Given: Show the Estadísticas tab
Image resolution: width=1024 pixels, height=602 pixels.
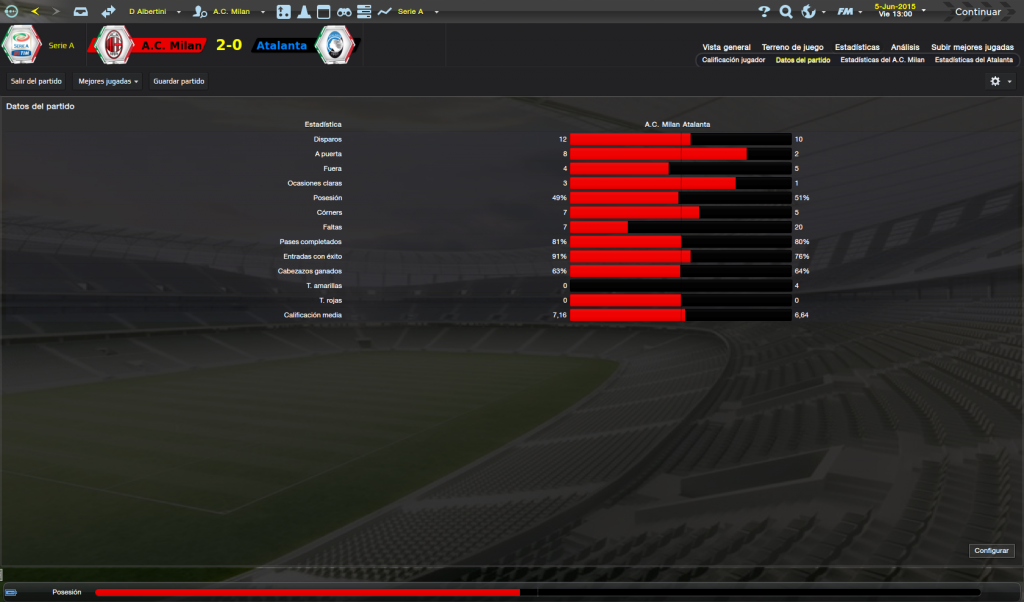Looking at the screenshot, I should point(857,47).
